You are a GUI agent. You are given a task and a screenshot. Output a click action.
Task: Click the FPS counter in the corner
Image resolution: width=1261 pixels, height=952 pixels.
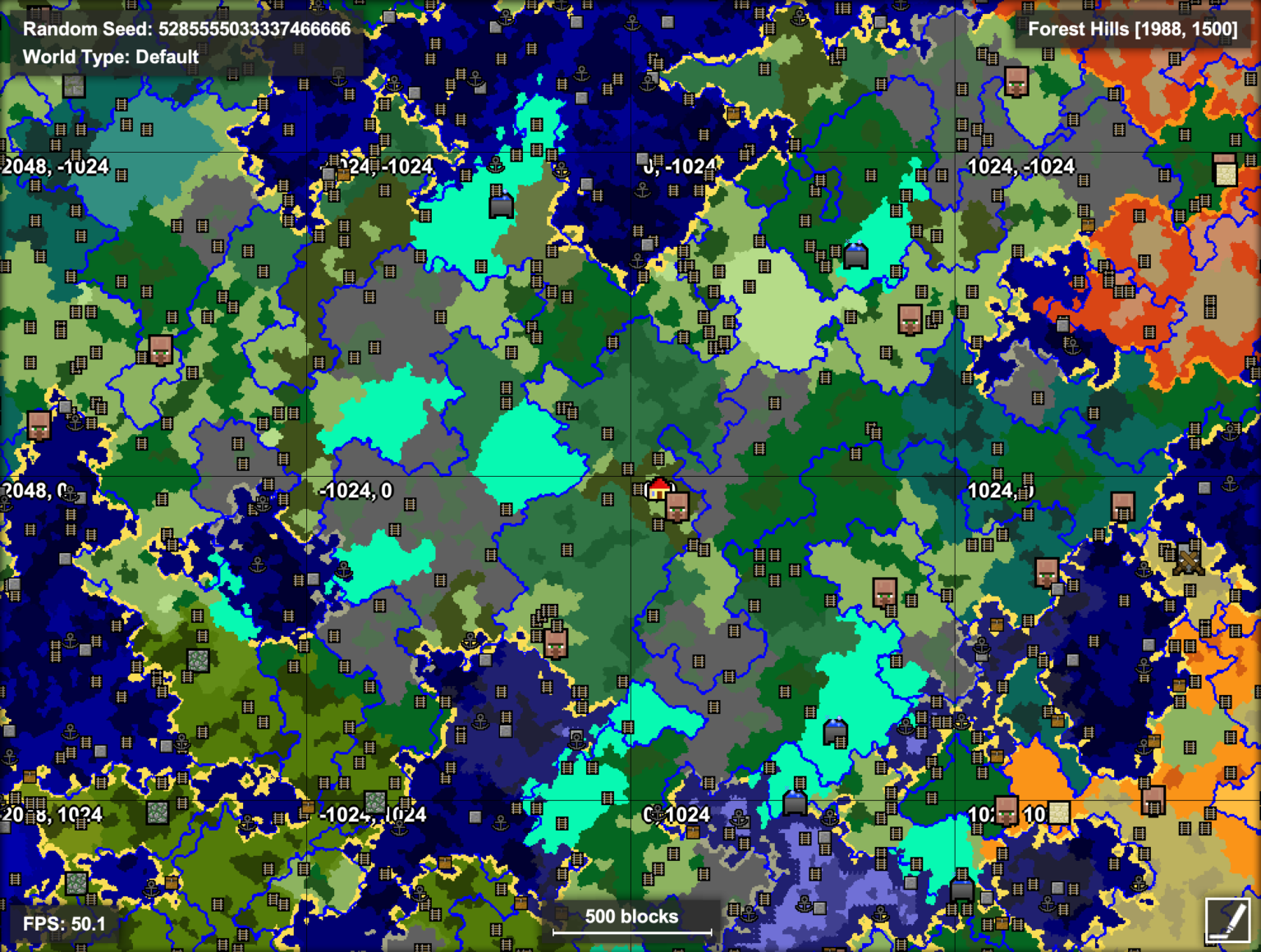pos(64,923)
